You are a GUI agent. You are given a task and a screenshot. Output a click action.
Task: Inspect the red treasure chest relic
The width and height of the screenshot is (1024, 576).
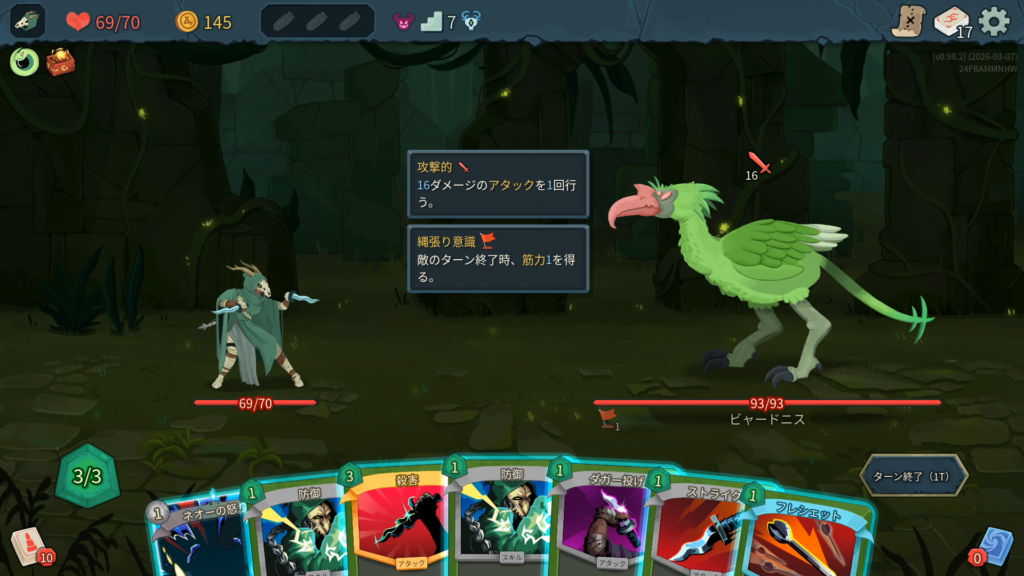pos(60,62)
